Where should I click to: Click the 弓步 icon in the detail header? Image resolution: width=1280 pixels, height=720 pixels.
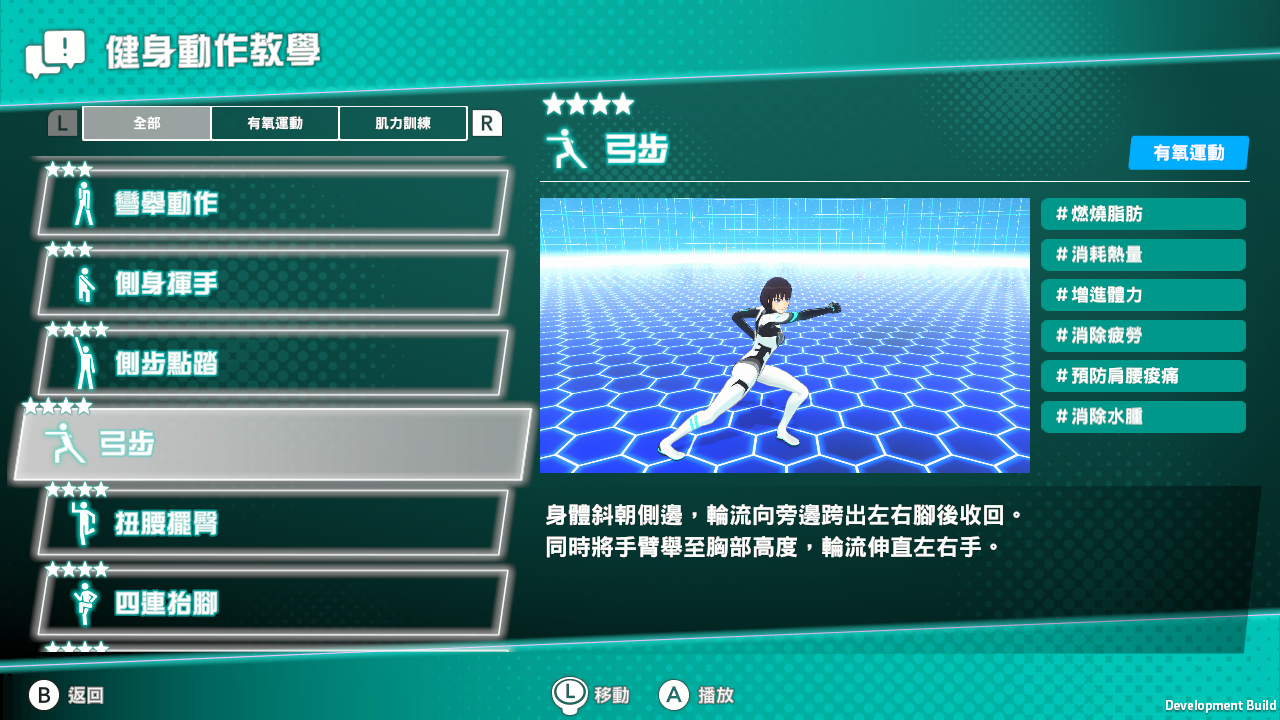[564, 150]
